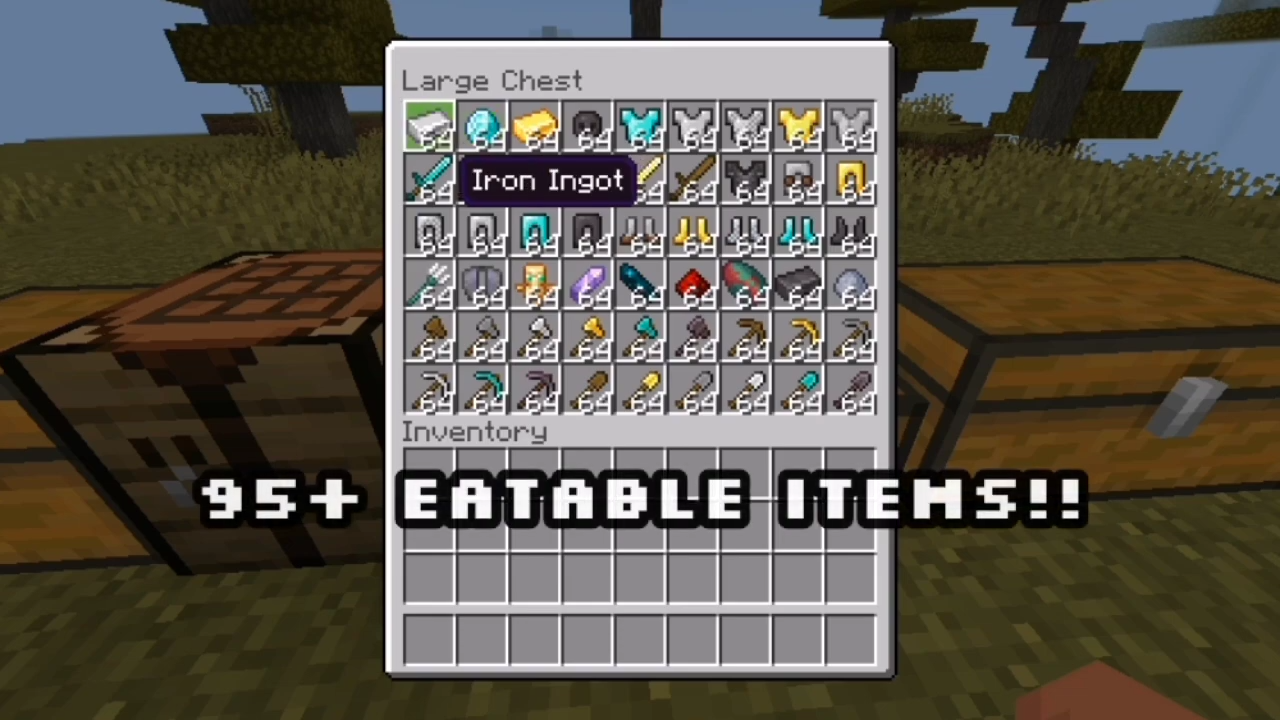The height and width of the screenshot is (720, 1280).
Task: Grab the Amethyst Shard stack
Action: point(588,287)
